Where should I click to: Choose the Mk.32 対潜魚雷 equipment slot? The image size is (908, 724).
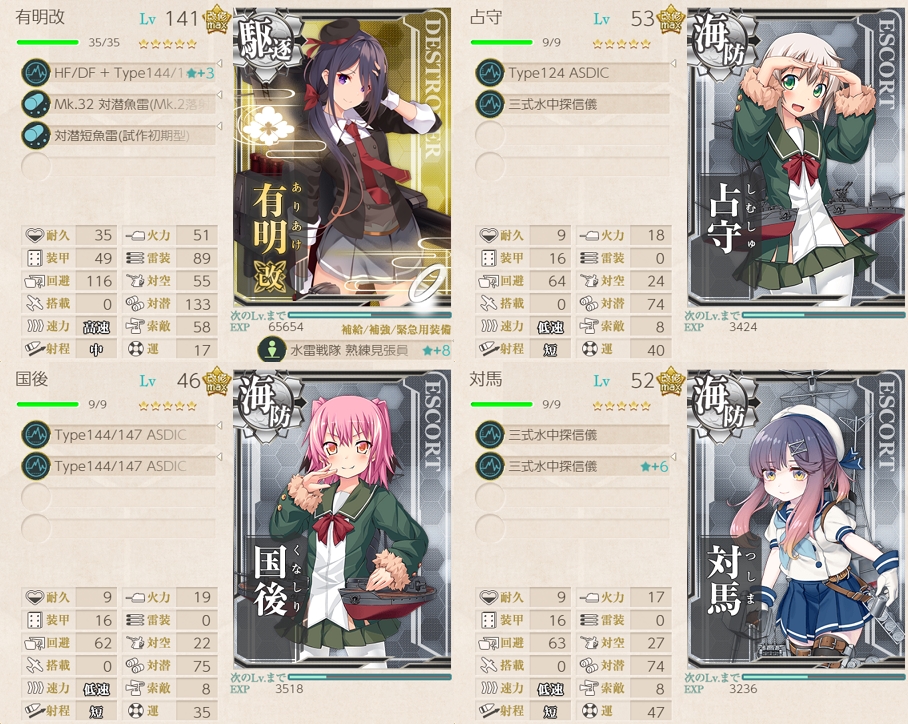pos(120,103)
